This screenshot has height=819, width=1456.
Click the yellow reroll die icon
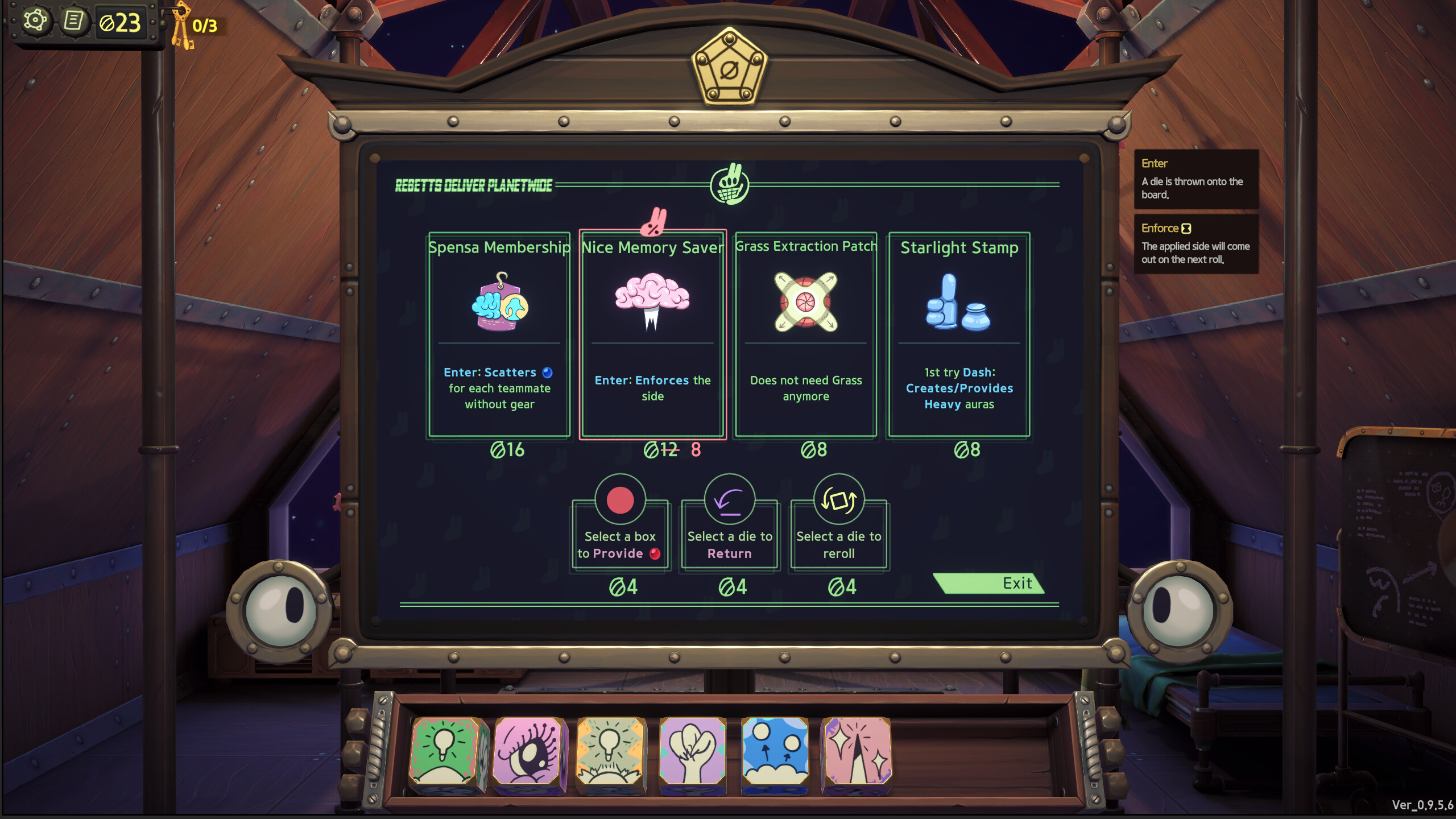click(x=839, y=500)
